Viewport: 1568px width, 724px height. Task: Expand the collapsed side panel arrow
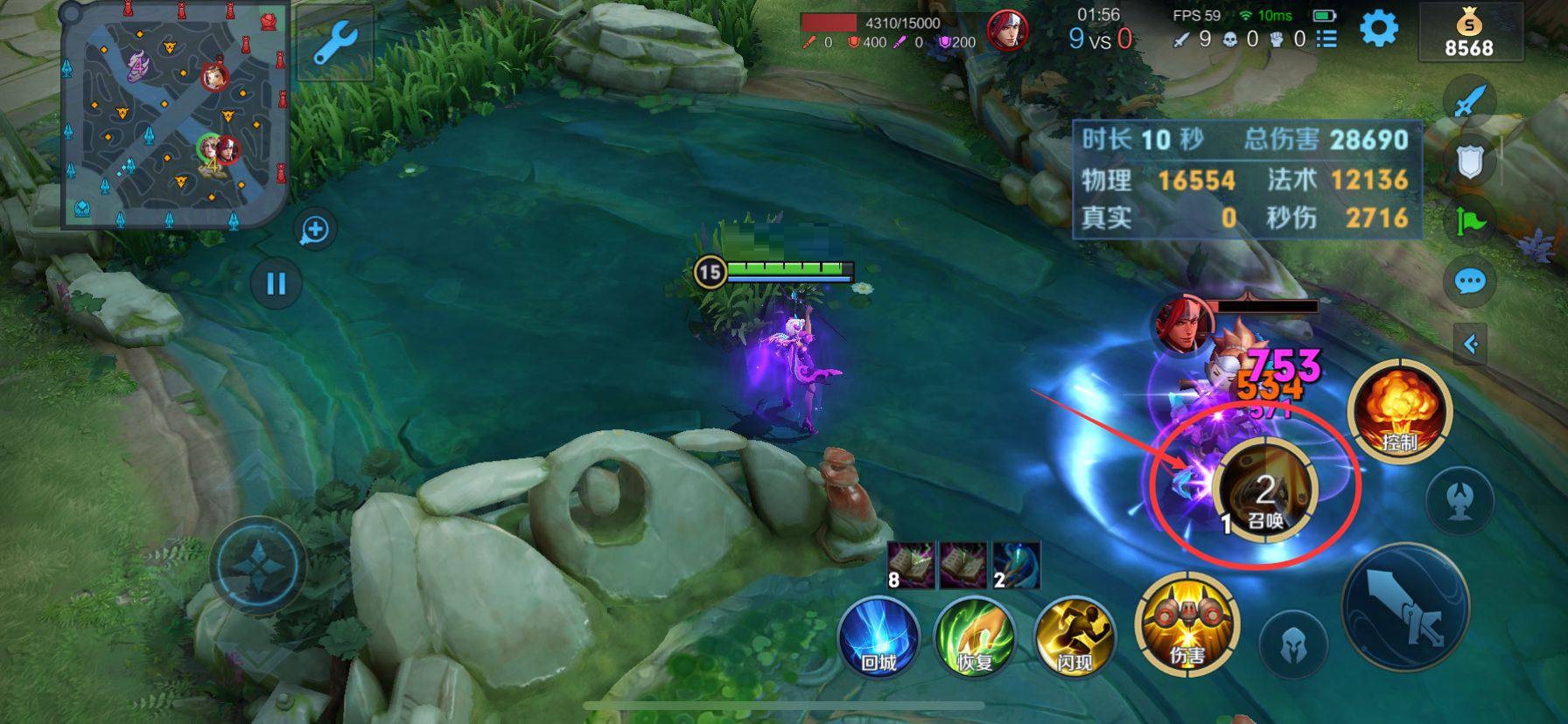point(1470,344)
